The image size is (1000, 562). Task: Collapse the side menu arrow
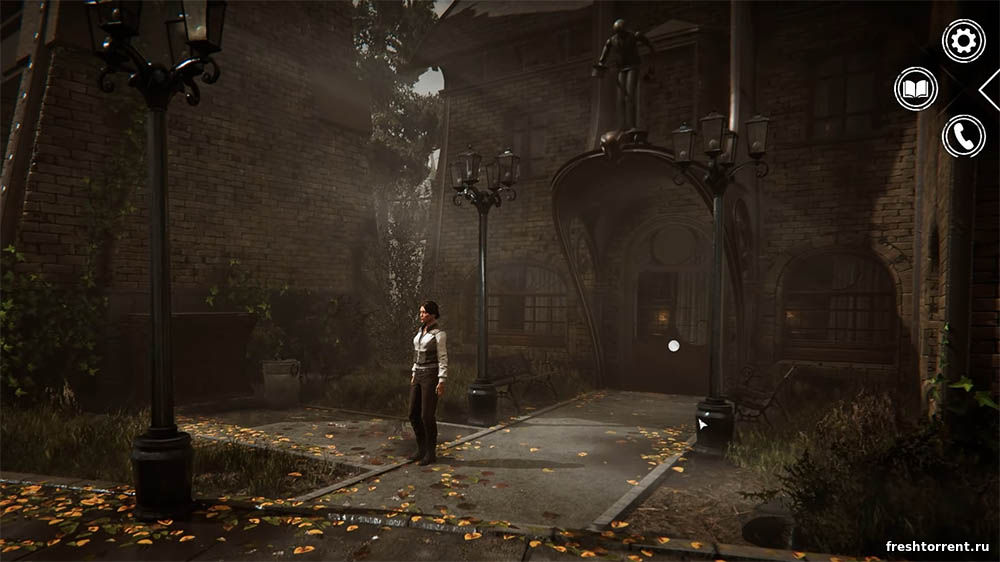pyautogui.click(x=990, y=89)
